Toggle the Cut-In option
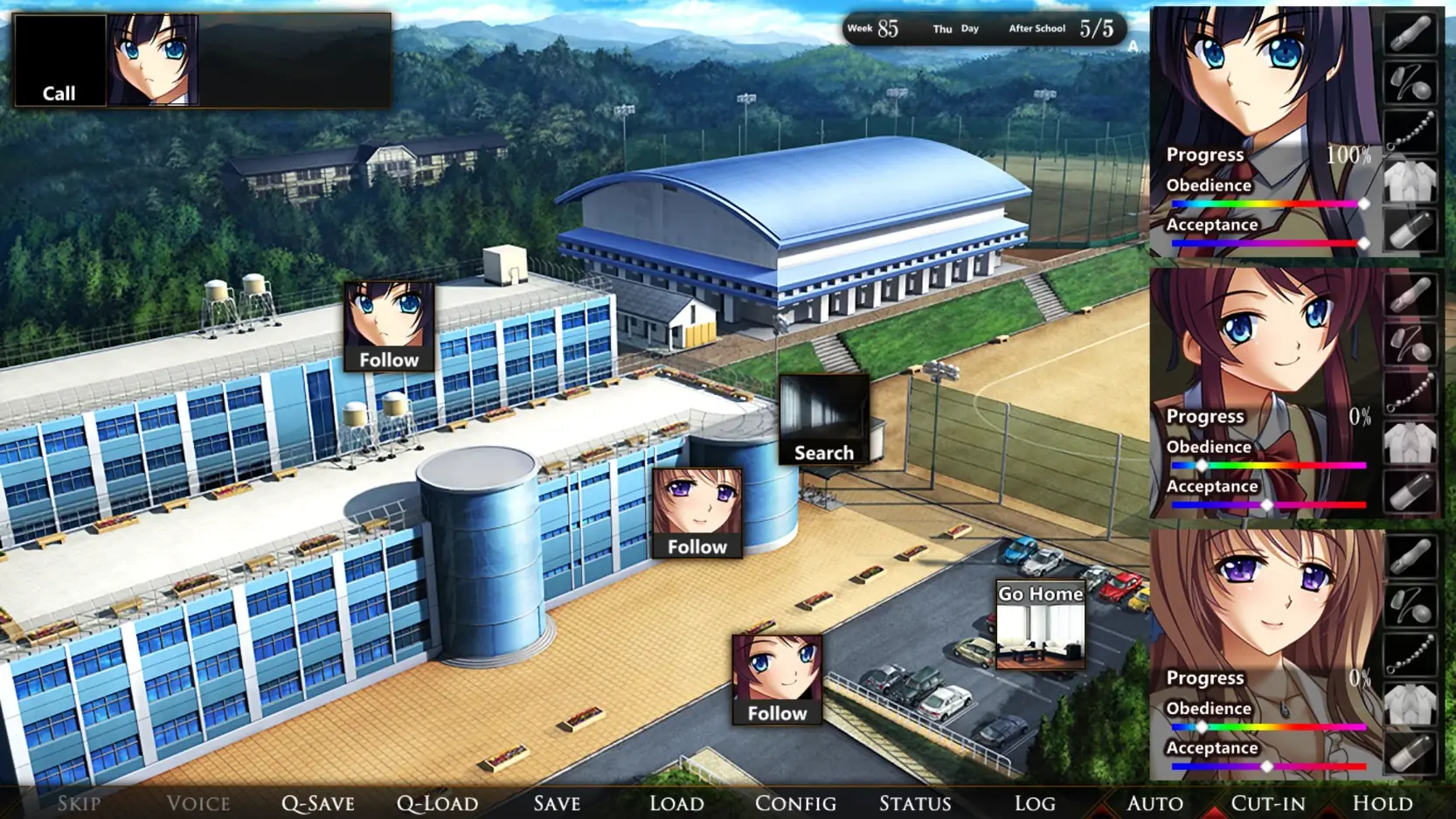Viewport: 1456px width, 819px height. pos(1268,803)
